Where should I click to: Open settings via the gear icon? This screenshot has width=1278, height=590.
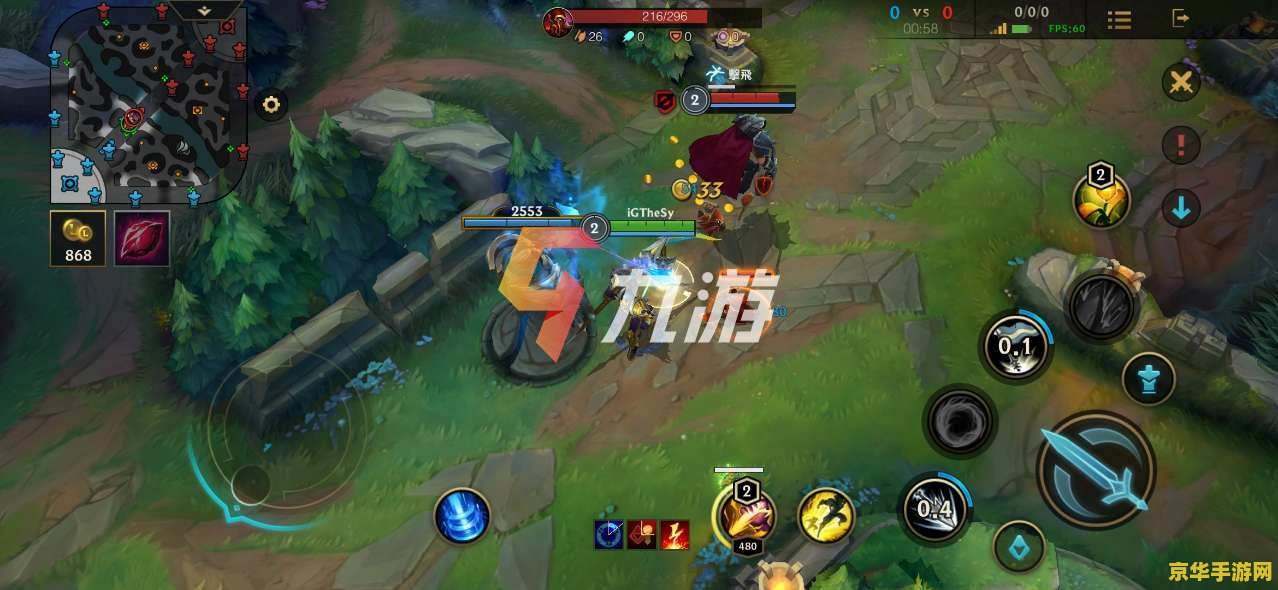point(271,104)
